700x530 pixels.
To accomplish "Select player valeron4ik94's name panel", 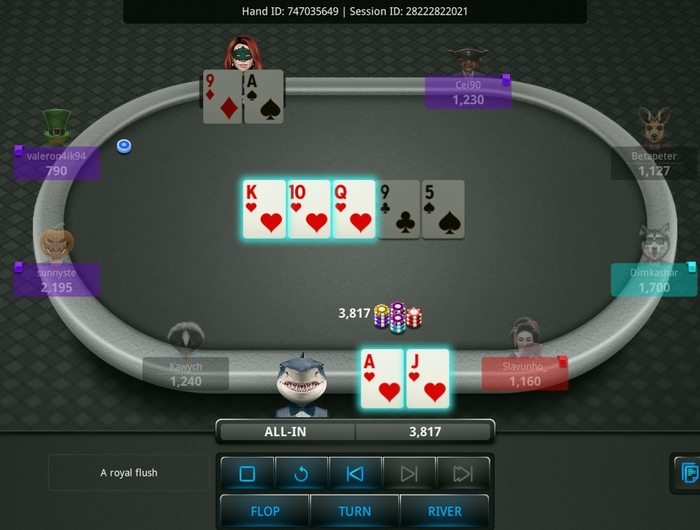I will [x=57, y=163].
